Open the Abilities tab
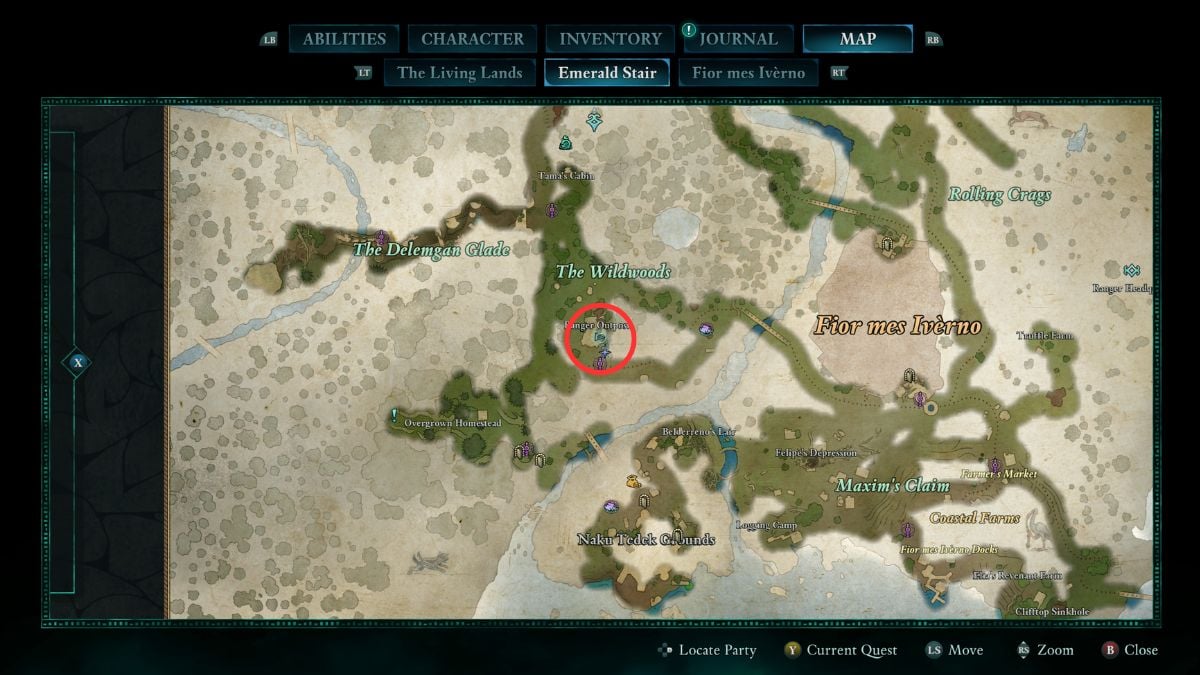This screenshot has height=675, width=1200. [344, 39]
